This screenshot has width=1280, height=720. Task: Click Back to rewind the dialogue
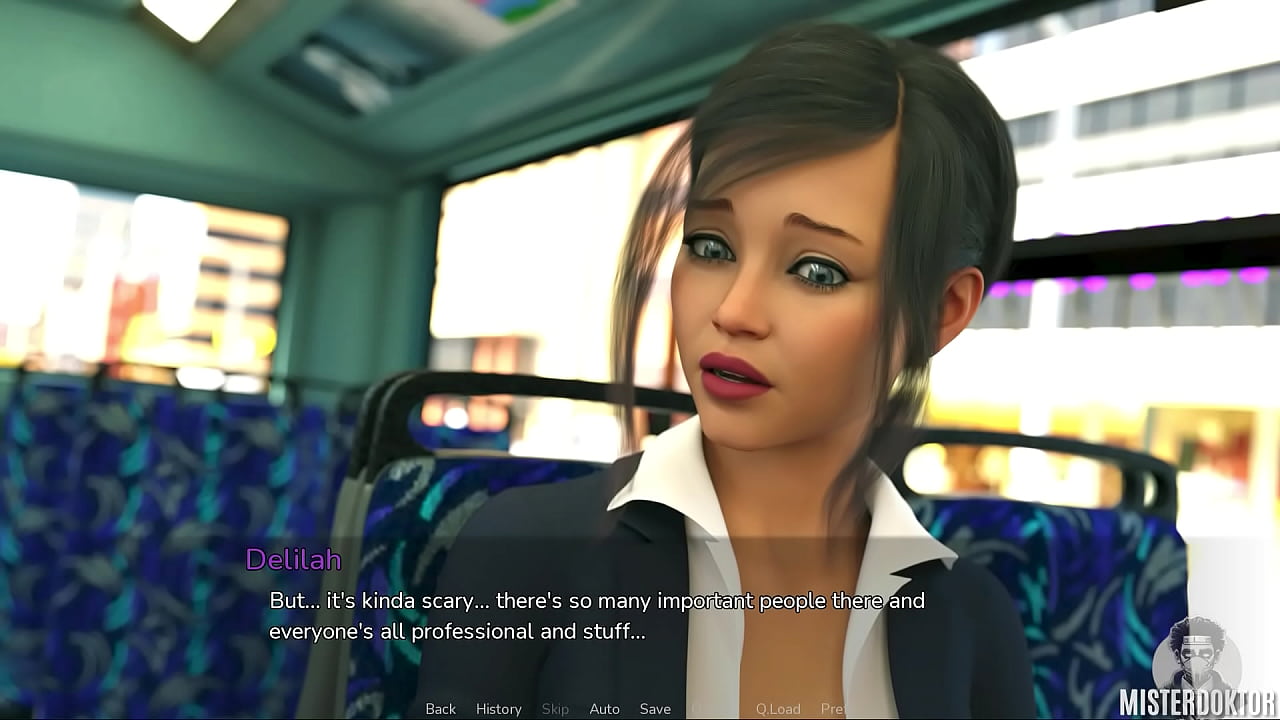coord(440,708)
